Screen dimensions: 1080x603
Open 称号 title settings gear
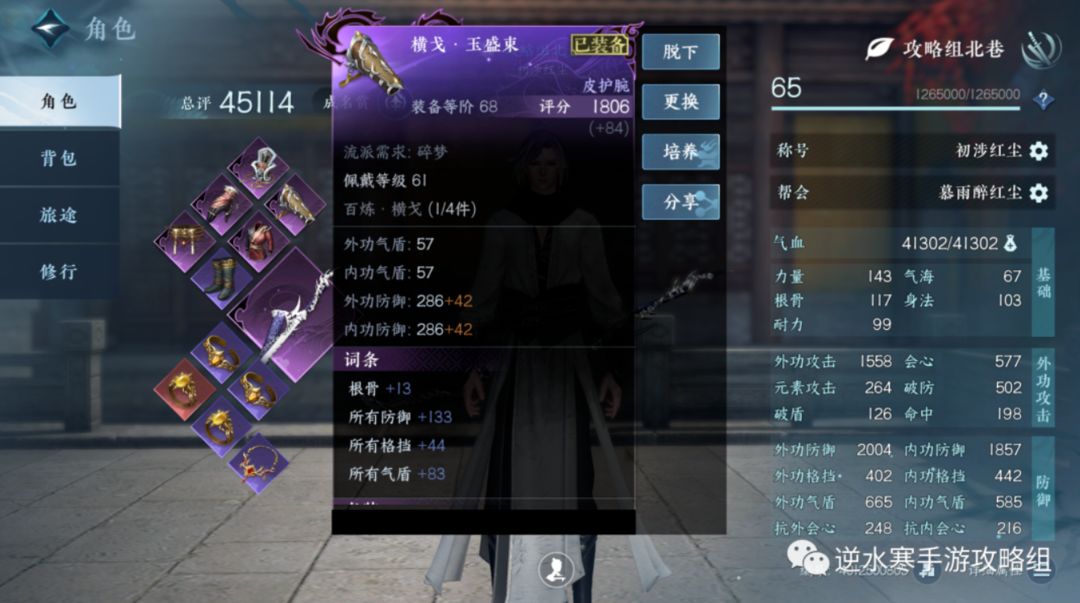pos(1039,151)
